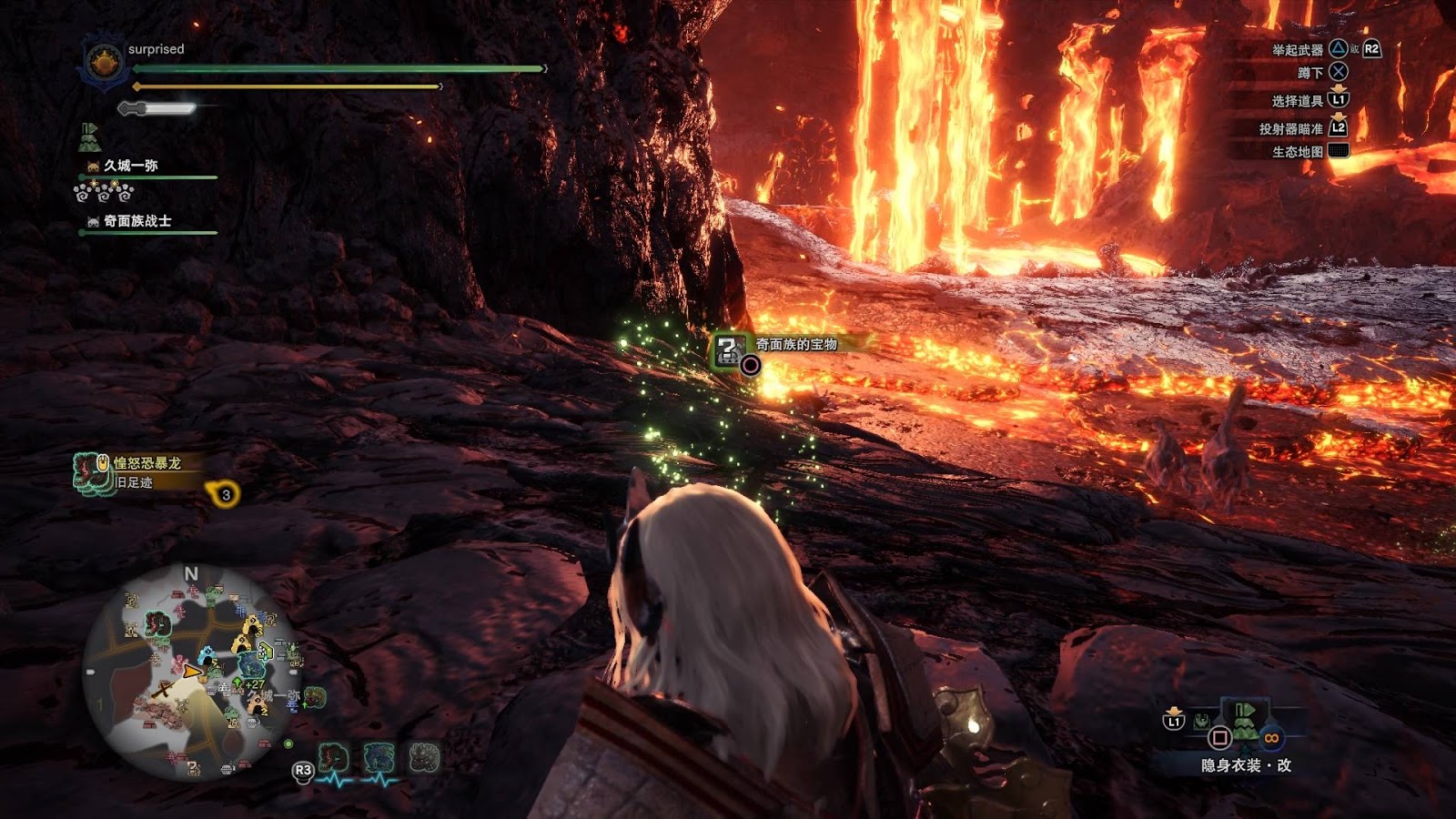Screen dimensions: 1456x819
Task: Select the grey monster icon in tracker bar
Action: tap(424, 757)
